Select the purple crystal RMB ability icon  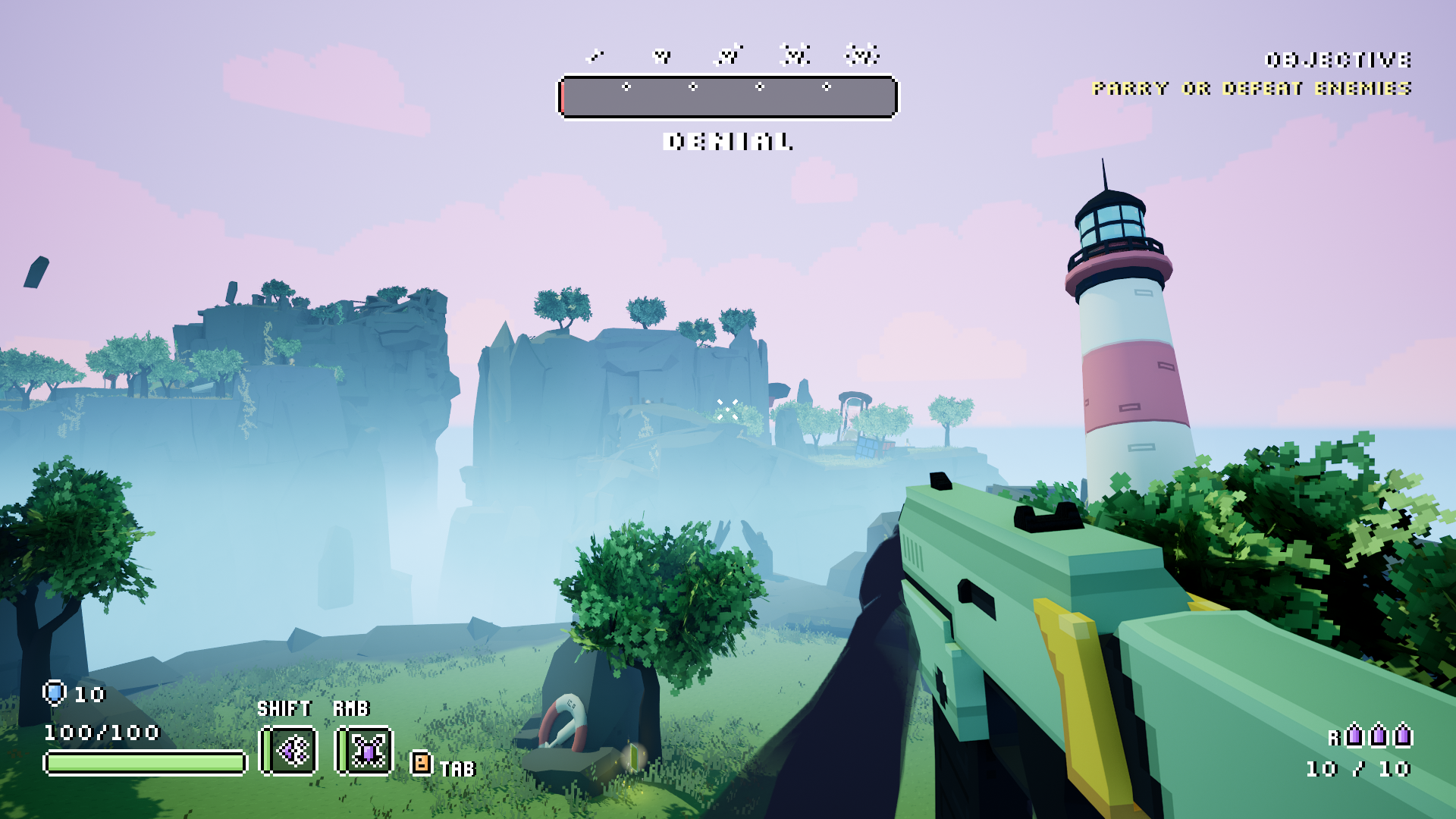pos(365,751)
